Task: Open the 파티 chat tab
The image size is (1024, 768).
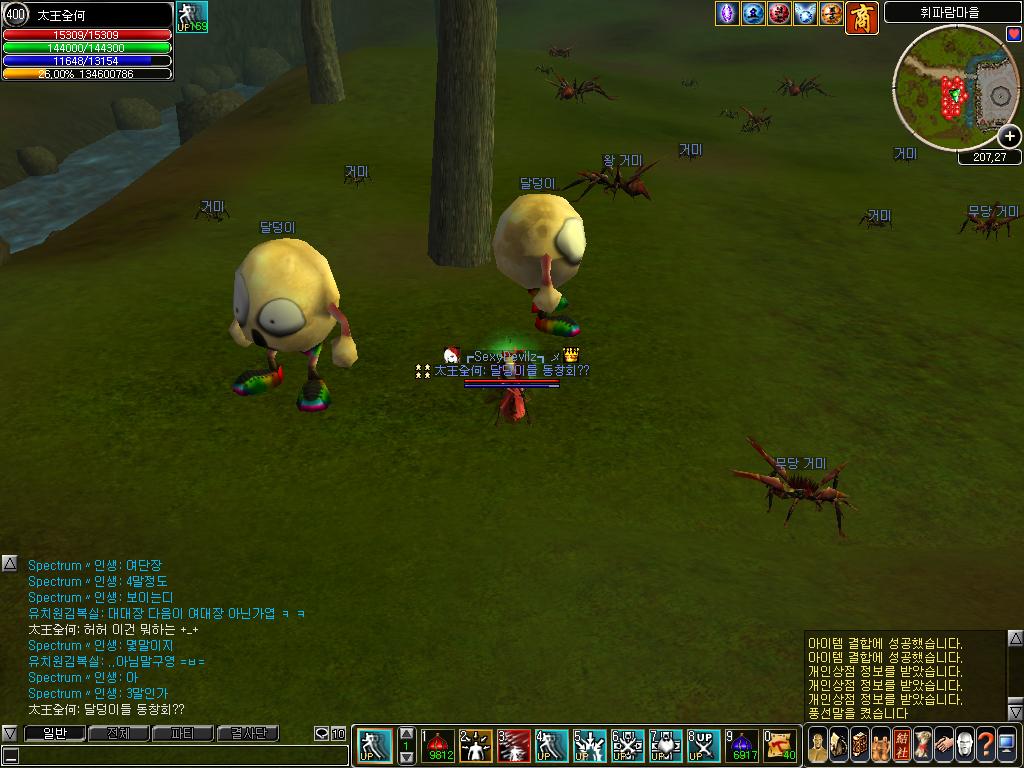Action: coord(182,734)
